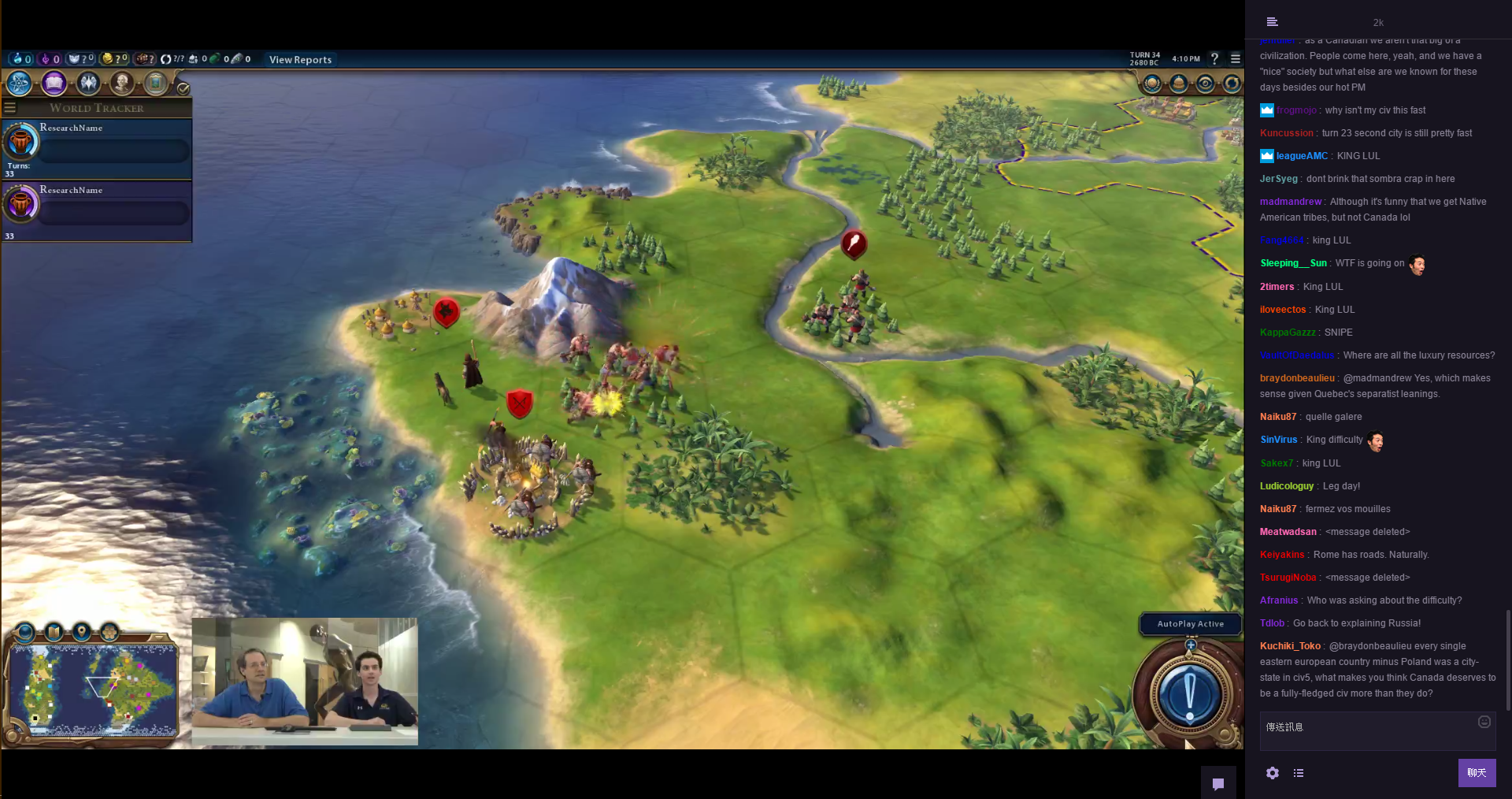This screenshot has width=1512, height=799.
Task: Open the Technology tree atom icon
Action: [x=19, y=83]
